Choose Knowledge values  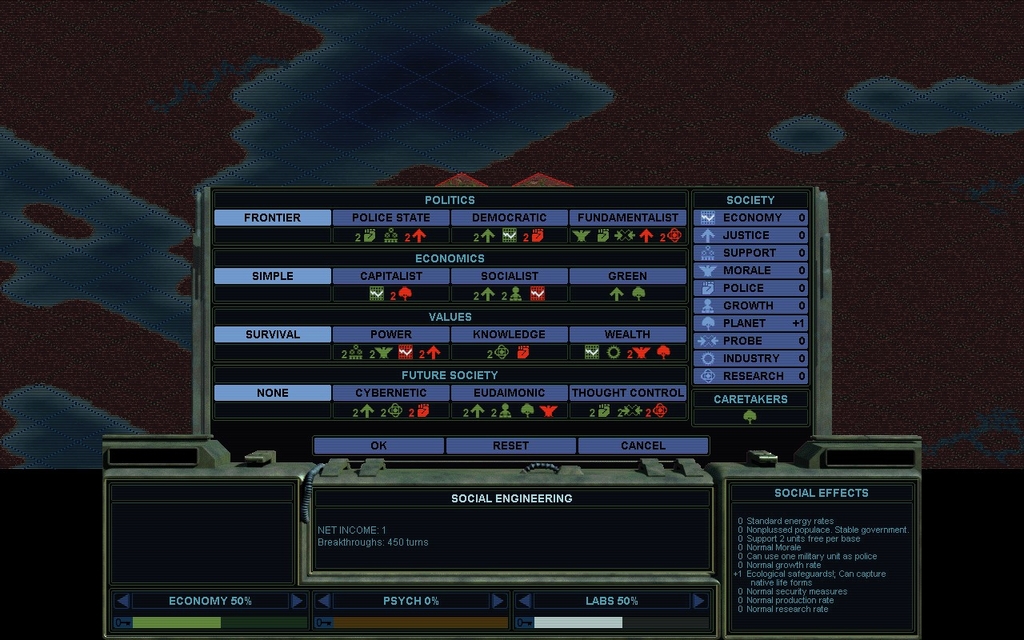509,334
